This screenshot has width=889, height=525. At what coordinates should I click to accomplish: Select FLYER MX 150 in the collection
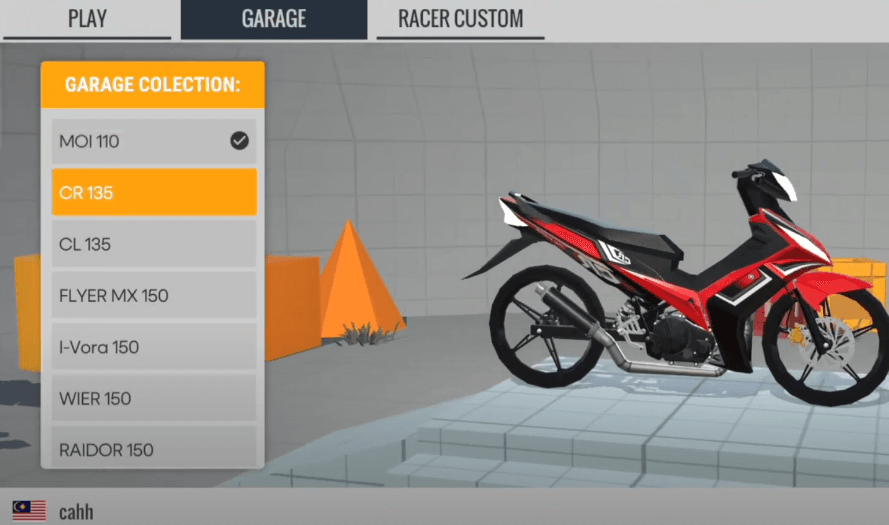tap(153, 296)
